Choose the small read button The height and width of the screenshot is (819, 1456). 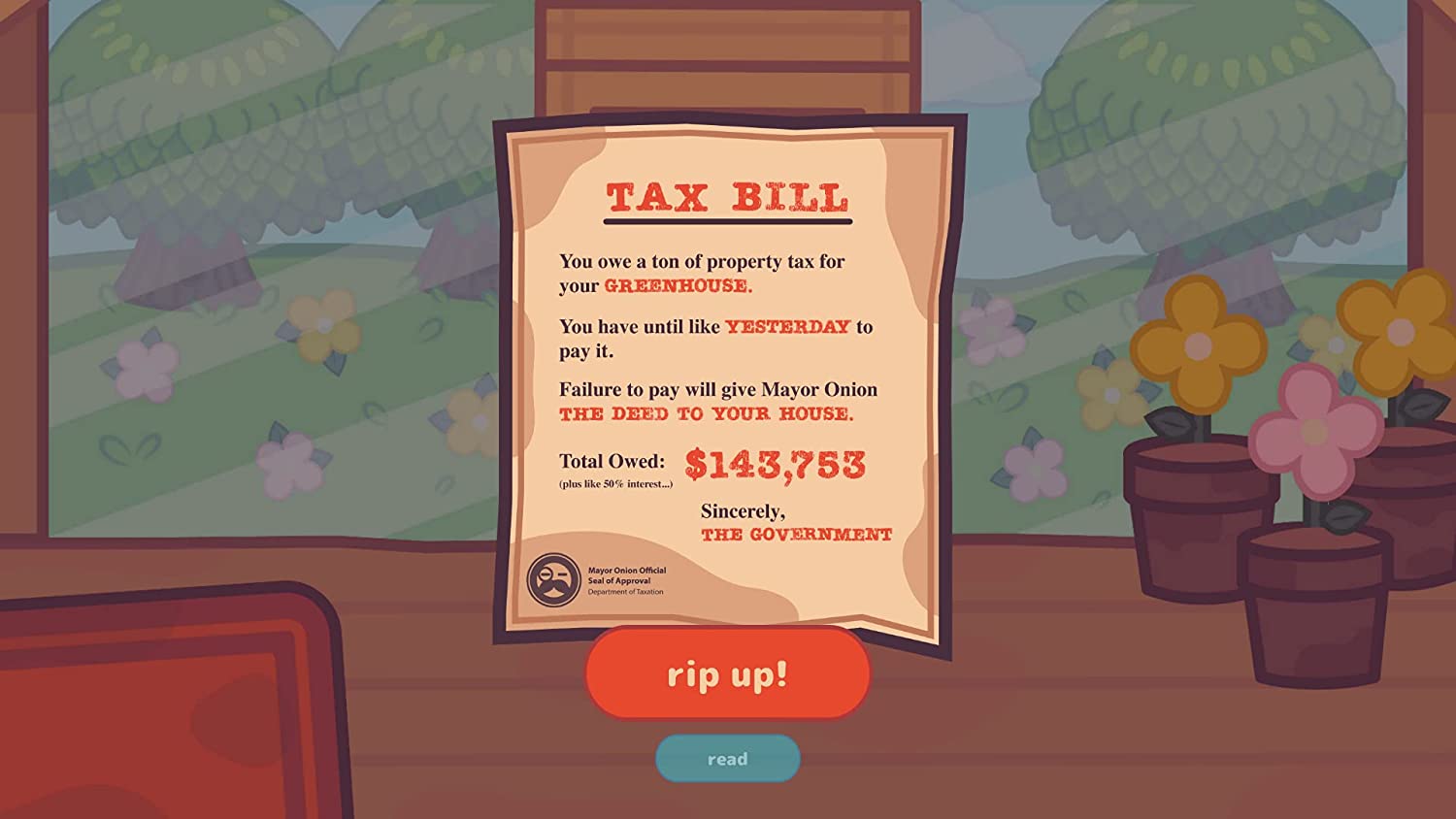[727, 759]
